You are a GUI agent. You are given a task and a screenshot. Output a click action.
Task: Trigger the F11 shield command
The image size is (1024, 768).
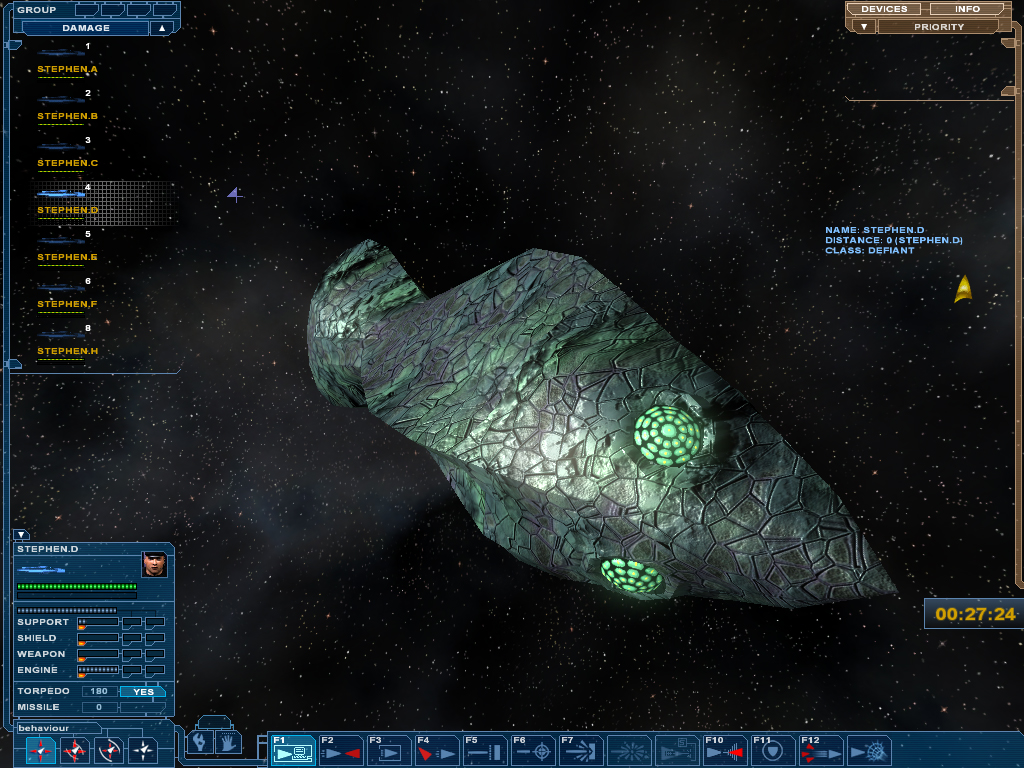pos(773,750)
